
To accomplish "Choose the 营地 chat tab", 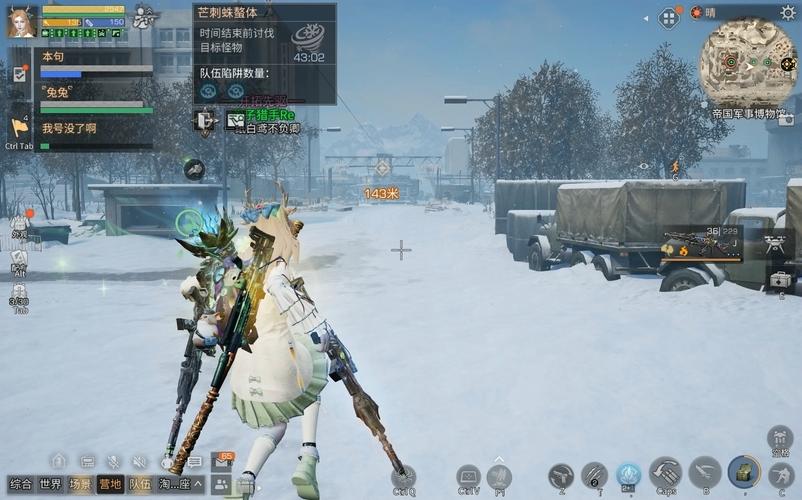I will (x=110, y=484).
